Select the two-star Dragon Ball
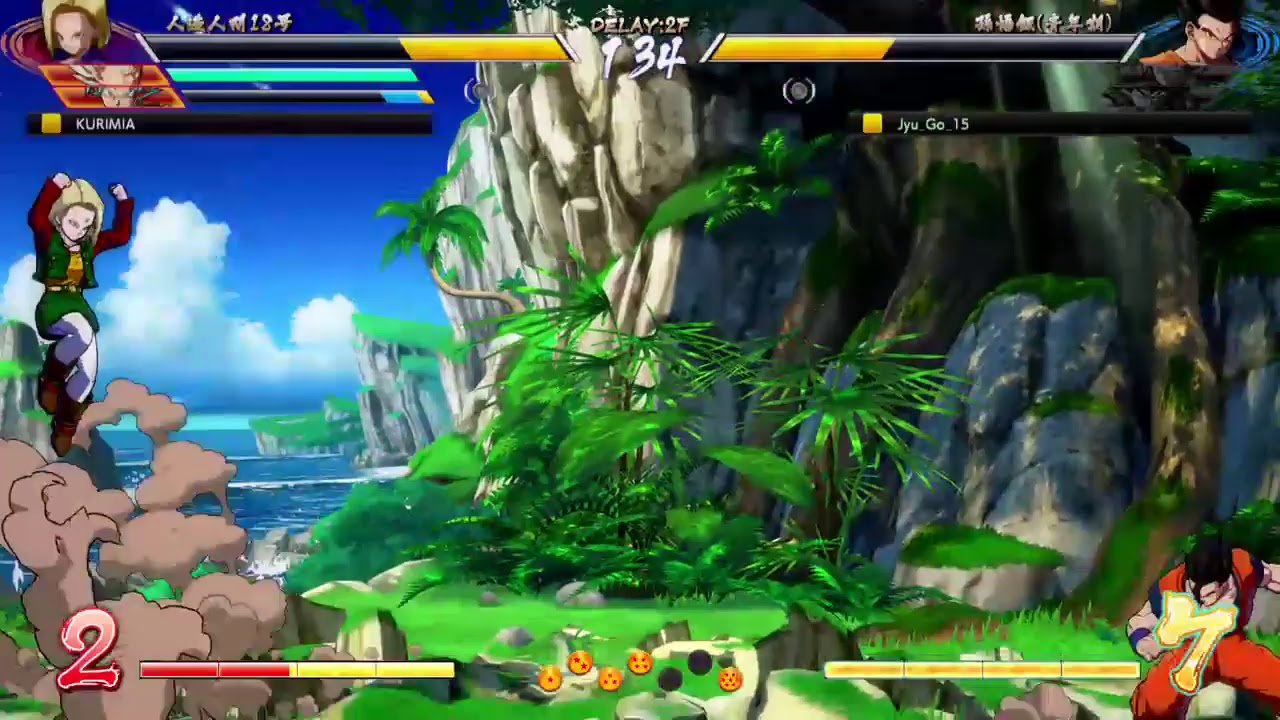 pos(578,662)
